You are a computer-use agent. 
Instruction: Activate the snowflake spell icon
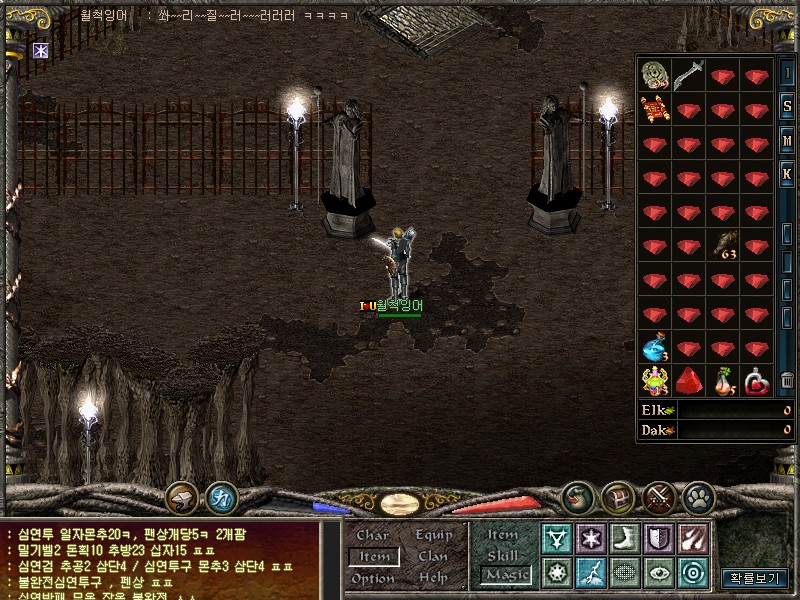[x=589, y=538]
